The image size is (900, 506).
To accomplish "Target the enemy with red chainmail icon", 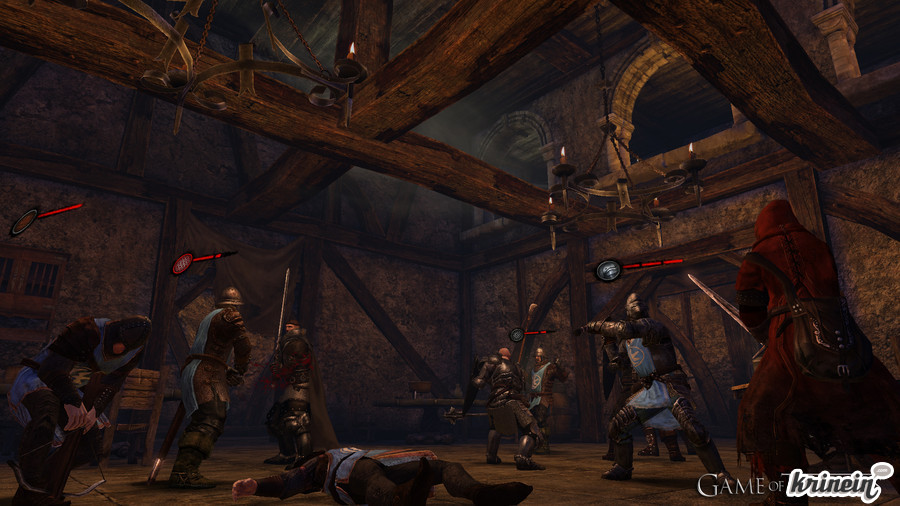I will tap(183, 263).
